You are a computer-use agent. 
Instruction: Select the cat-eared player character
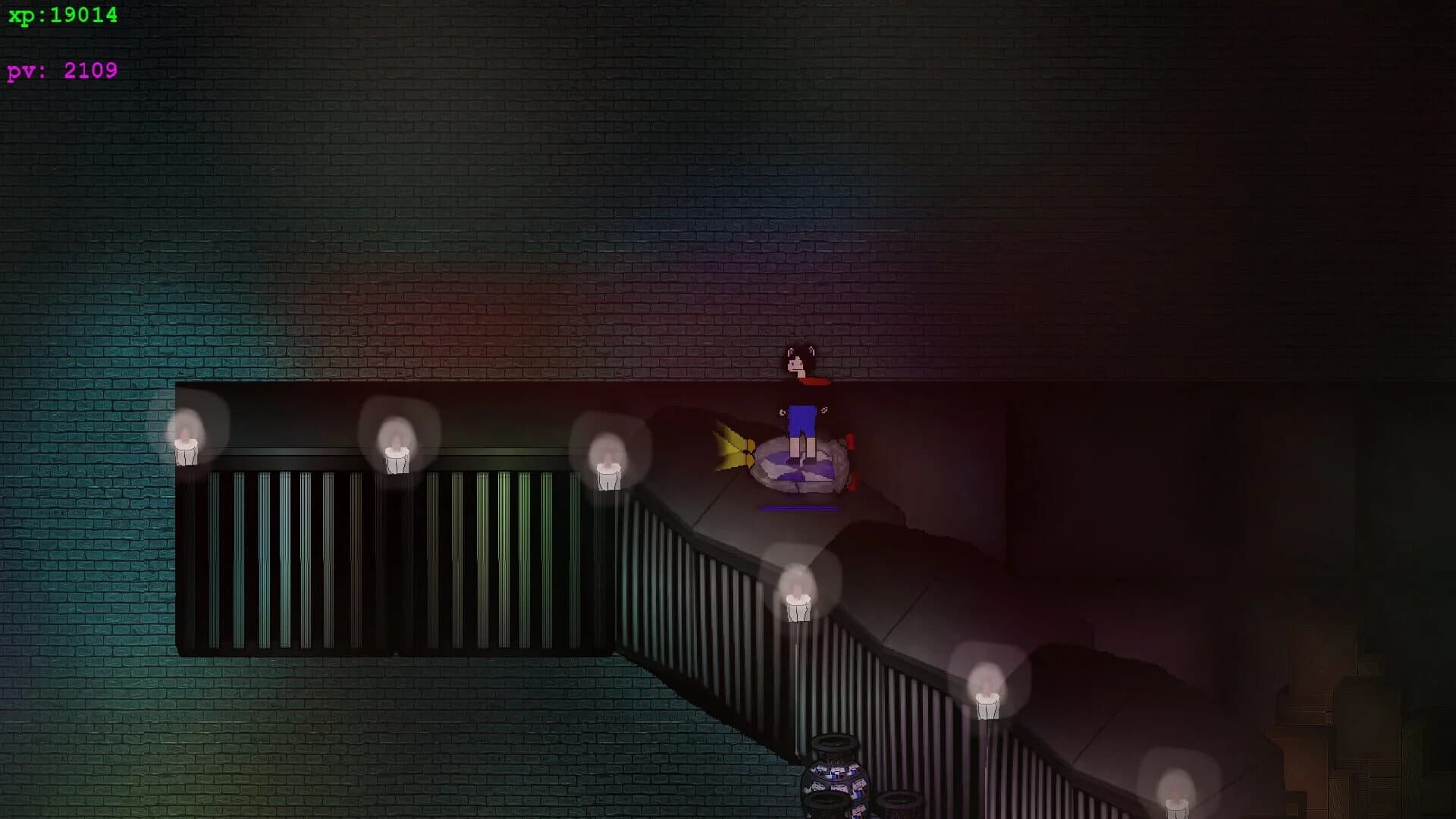pyautogui.click(x=796, y=372)
